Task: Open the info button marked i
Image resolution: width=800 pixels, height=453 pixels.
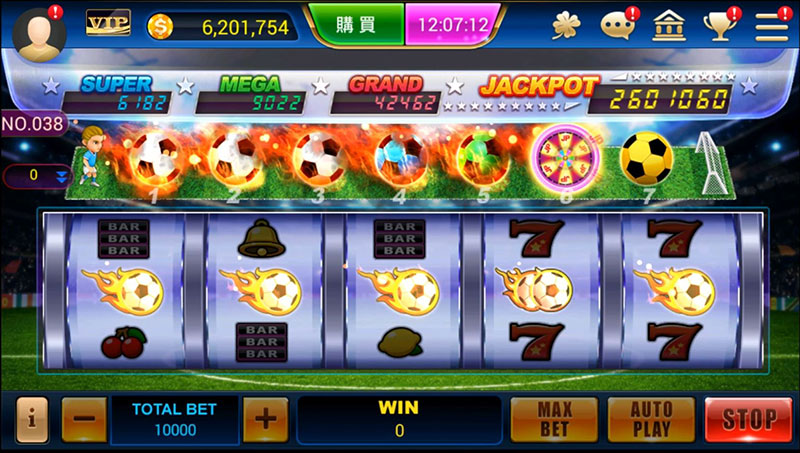Action: pos(30,419)
